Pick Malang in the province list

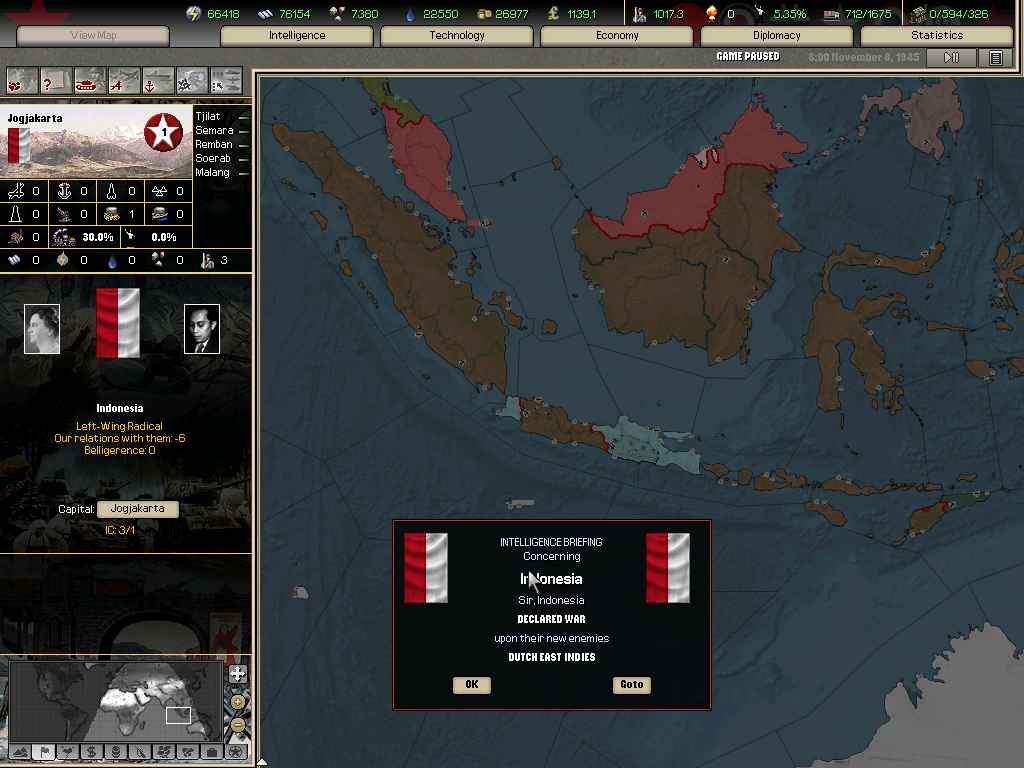[x=212, y=173]
